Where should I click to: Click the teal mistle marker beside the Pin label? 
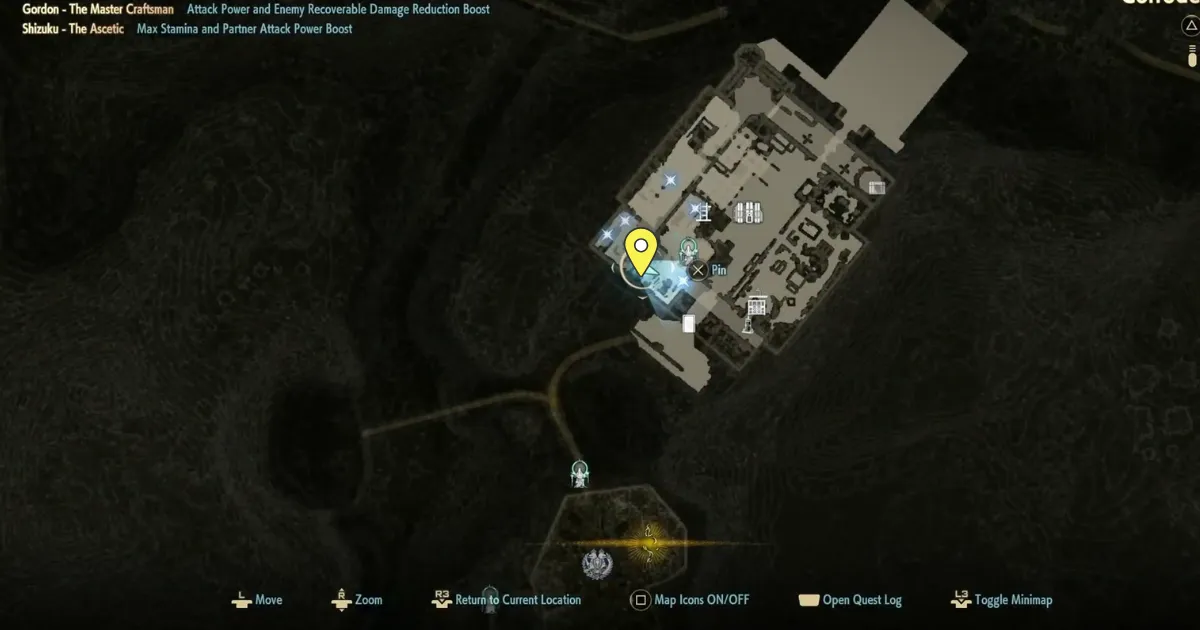[x=688, y=249]
